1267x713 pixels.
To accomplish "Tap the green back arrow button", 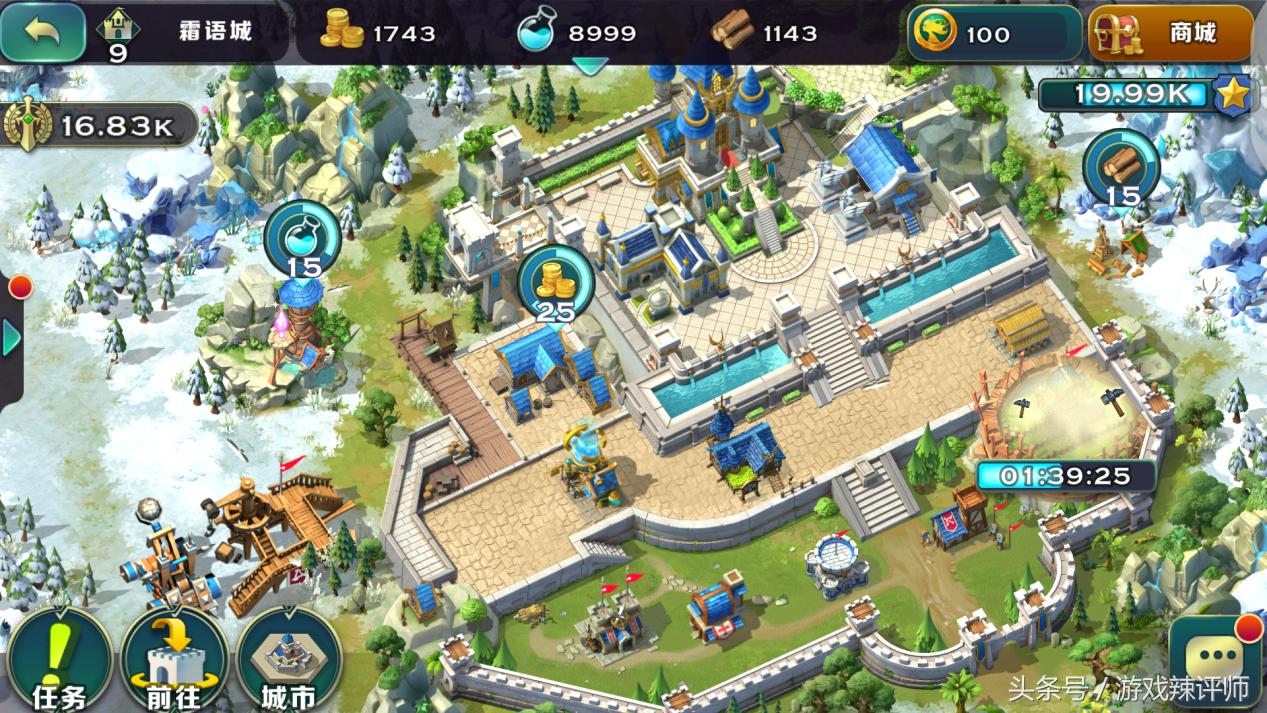I will (x=43, y=32).
